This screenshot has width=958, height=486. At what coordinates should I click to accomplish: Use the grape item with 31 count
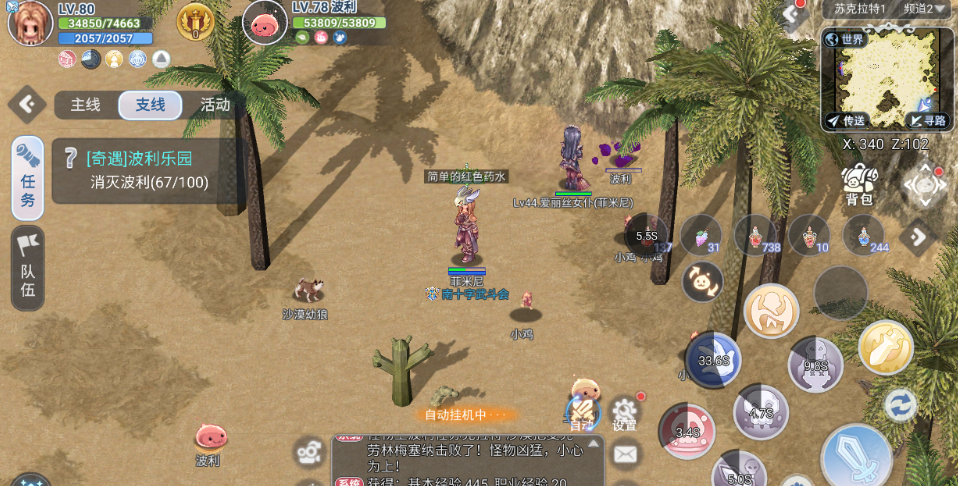coord(701,235)
